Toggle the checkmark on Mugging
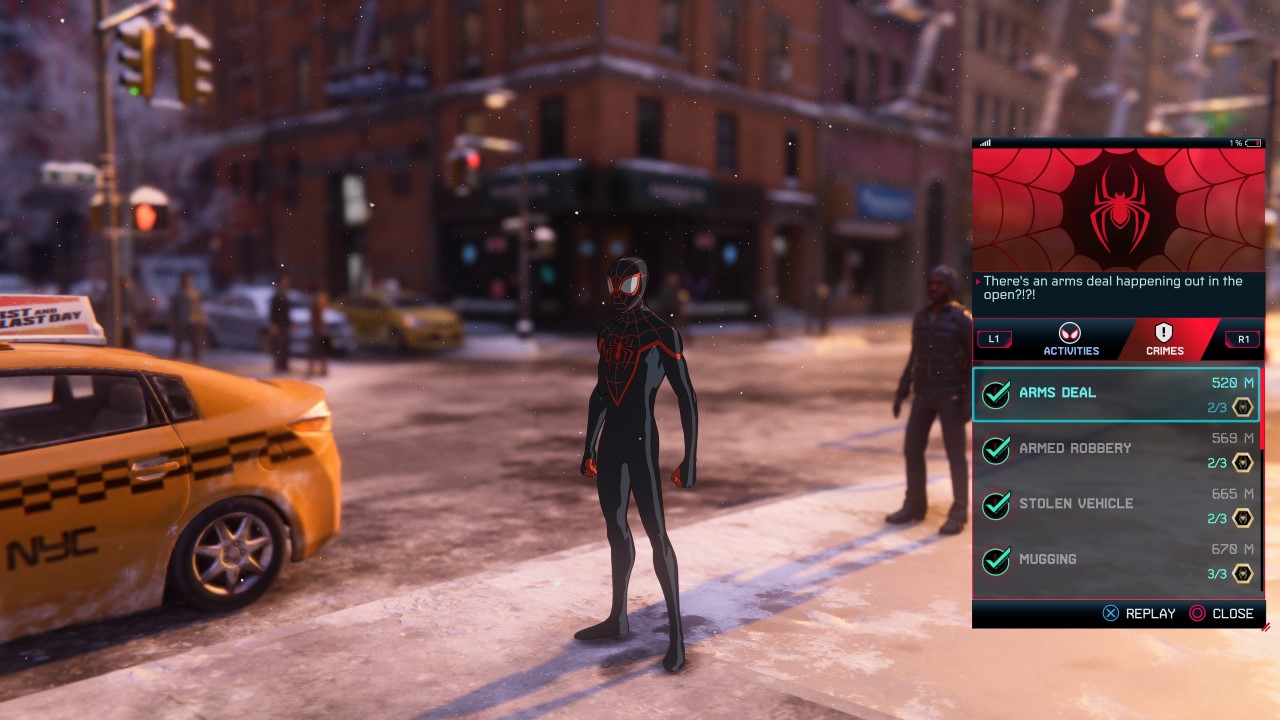The image size is (1280, 720). tap(995, 559)
